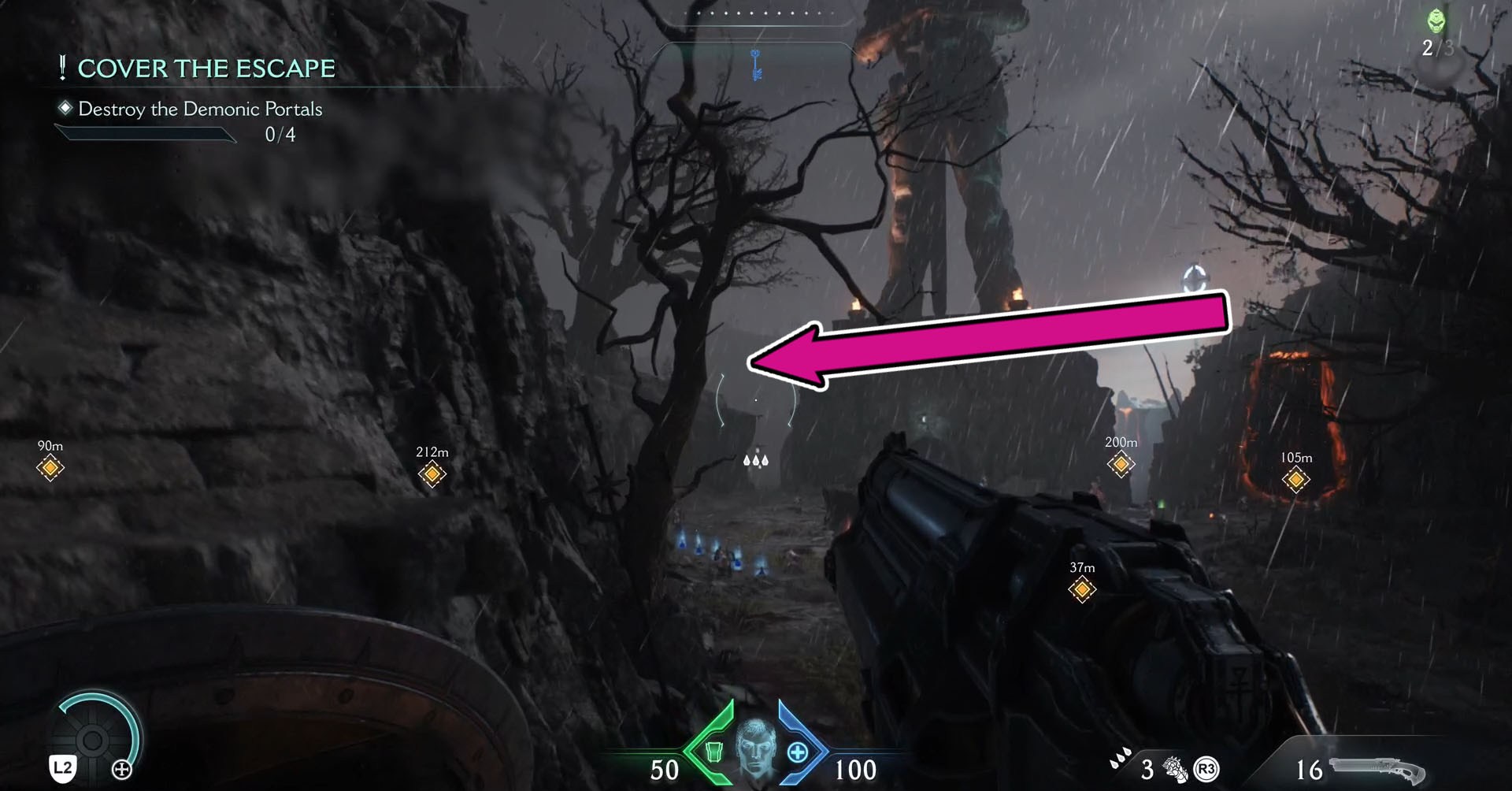Open the 212m objective marker
Screen dimensions: 1512x791
pos(431,474)
